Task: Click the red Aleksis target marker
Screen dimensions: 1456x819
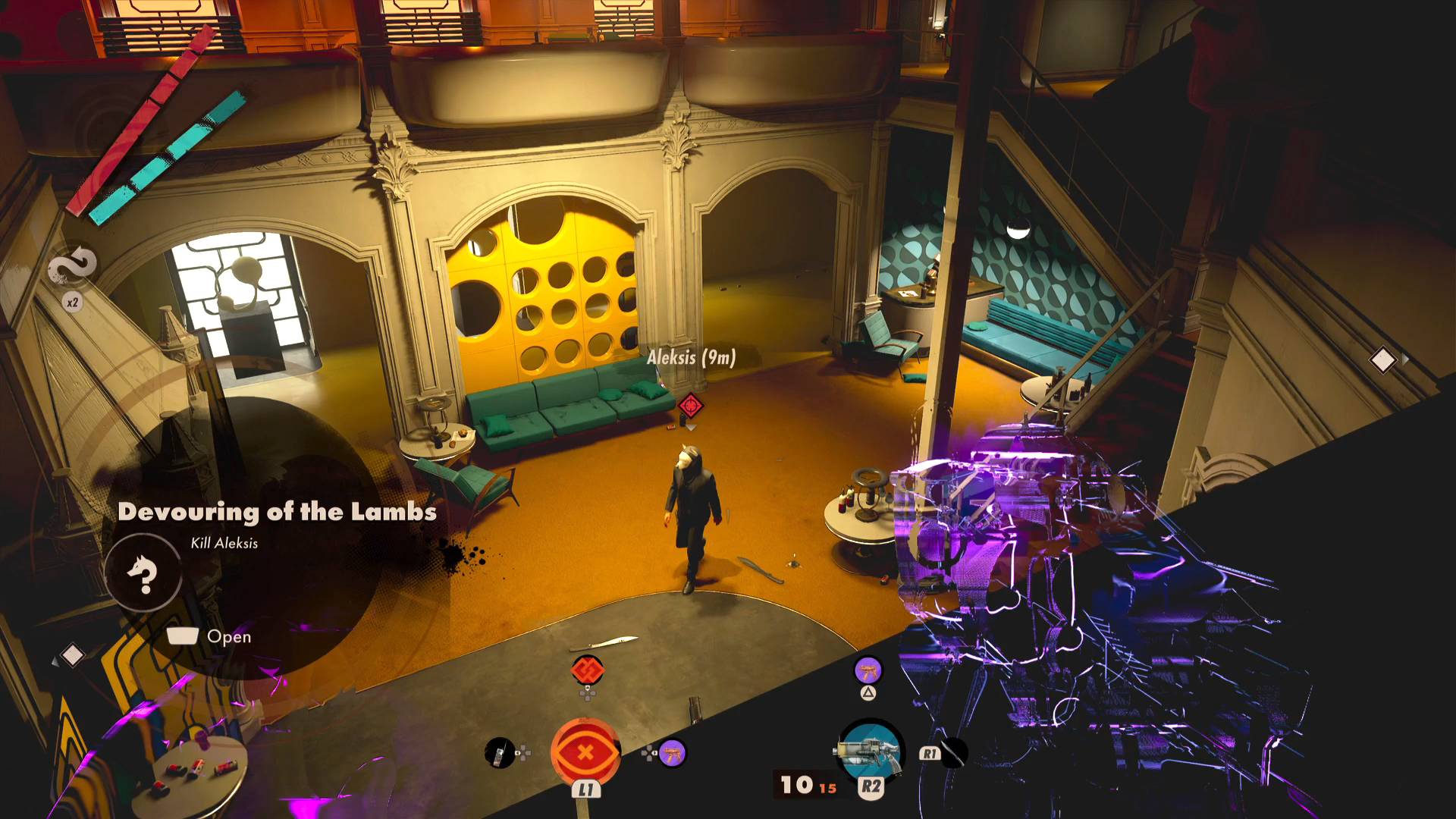Action: click(690, 406)
